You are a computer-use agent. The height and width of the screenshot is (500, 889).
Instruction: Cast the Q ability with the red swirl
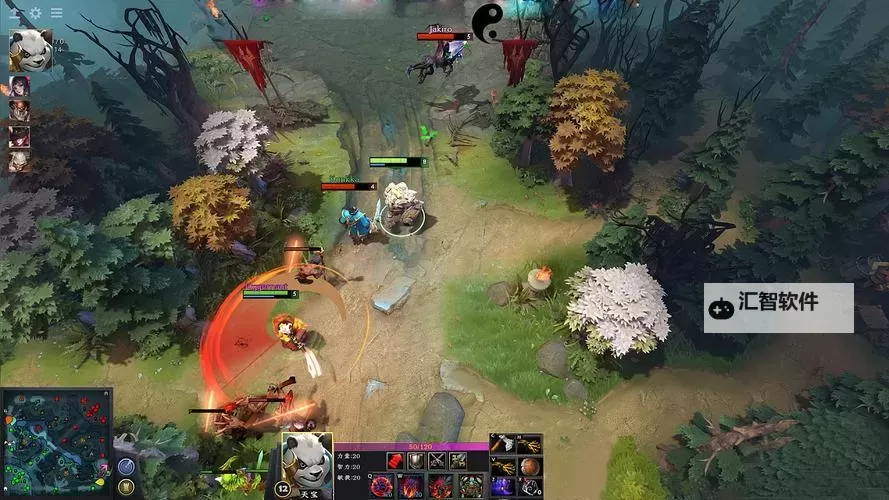382,487
